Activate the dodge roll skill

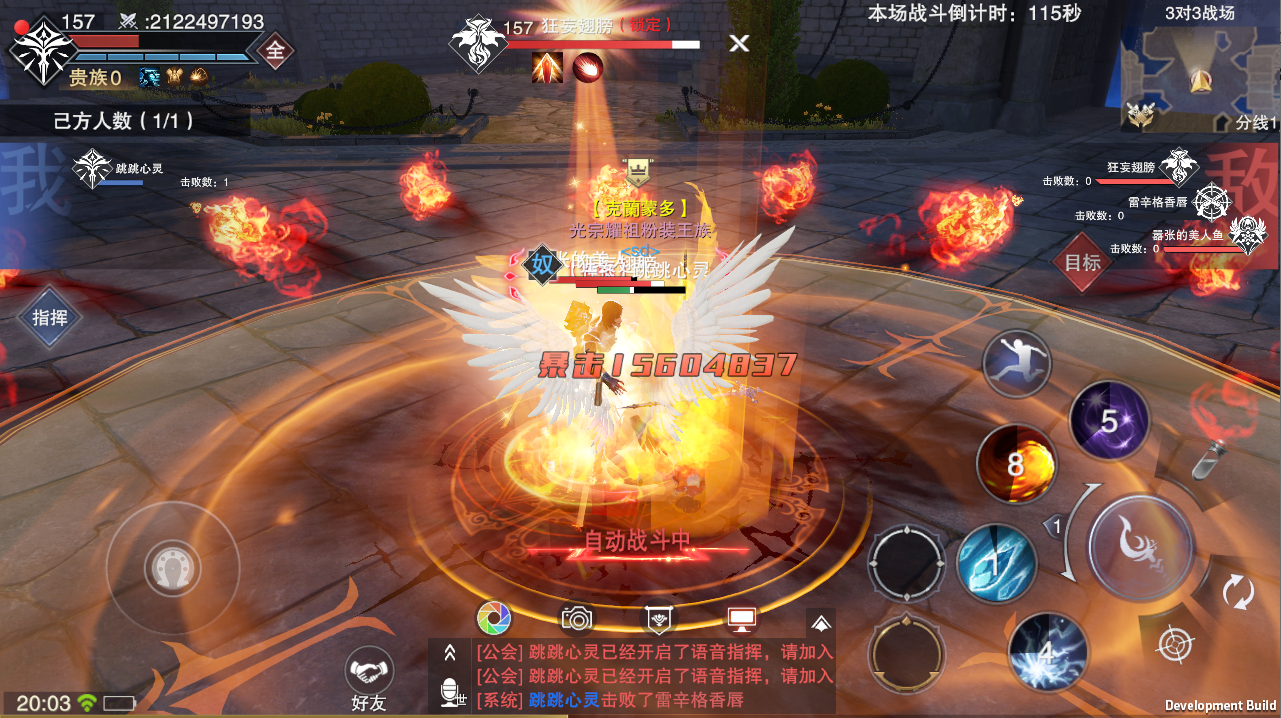tap(1016, 364)
